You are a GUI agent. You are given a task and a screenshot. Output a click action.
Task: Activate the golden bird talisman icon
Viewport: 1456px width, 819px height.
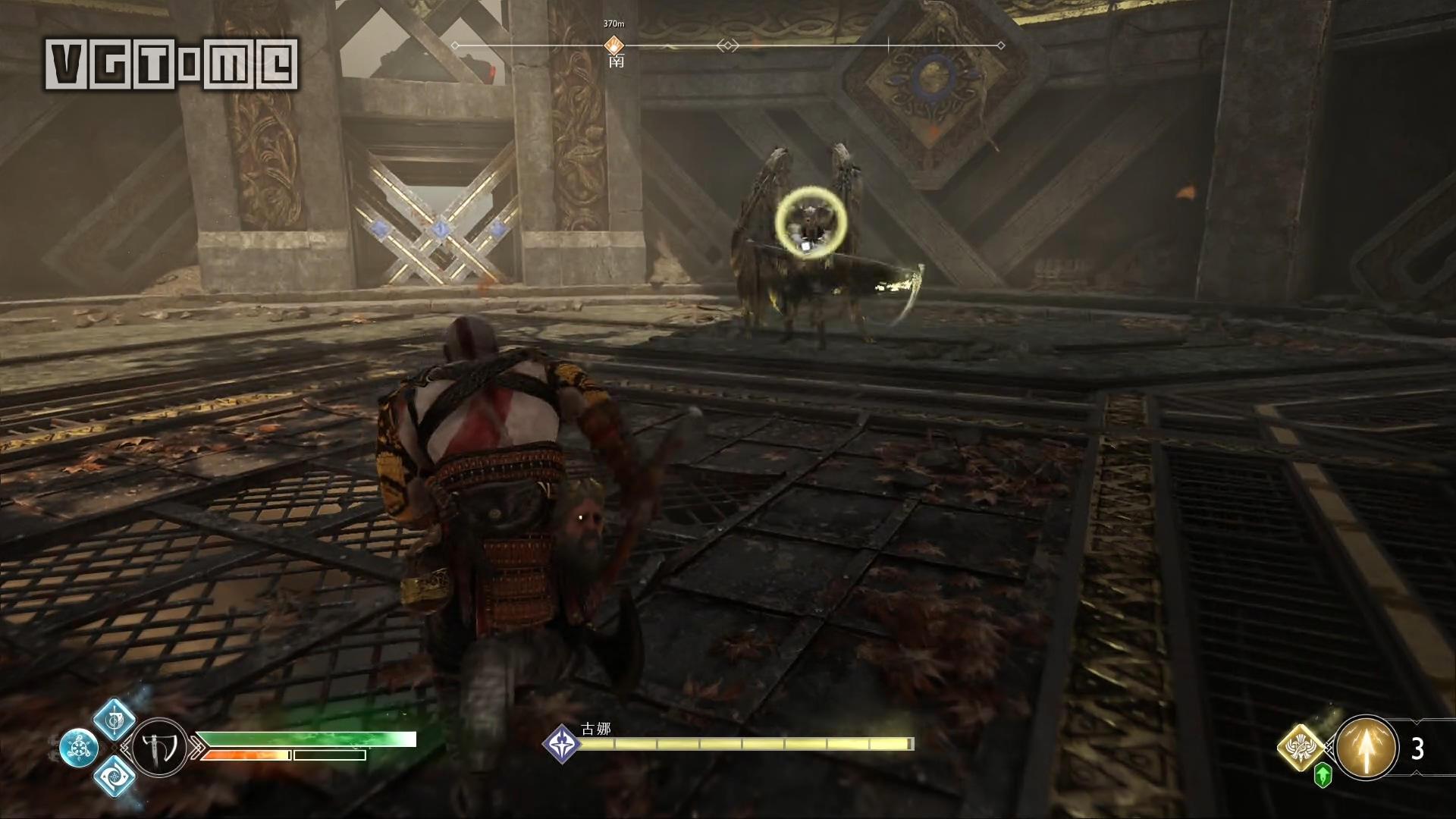point(1302,747)
